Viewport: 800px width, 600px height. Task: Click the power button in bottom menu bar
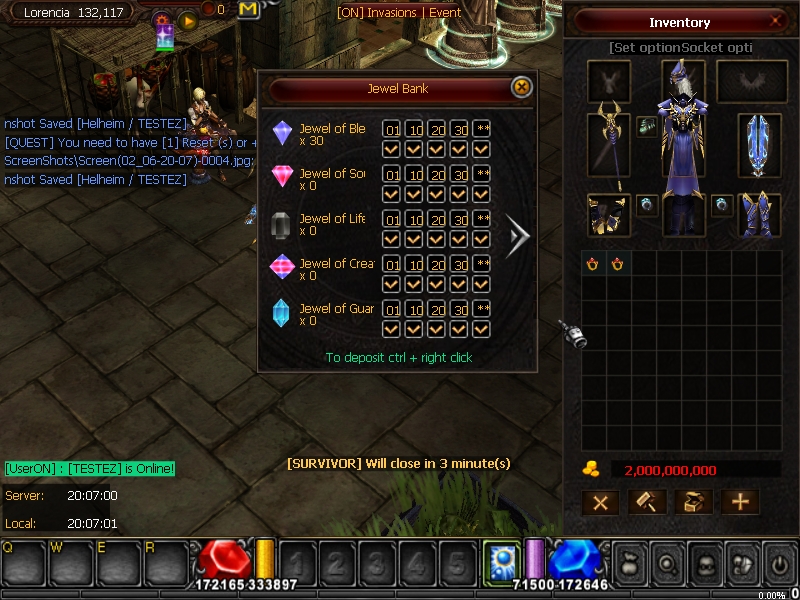point(778,566)
